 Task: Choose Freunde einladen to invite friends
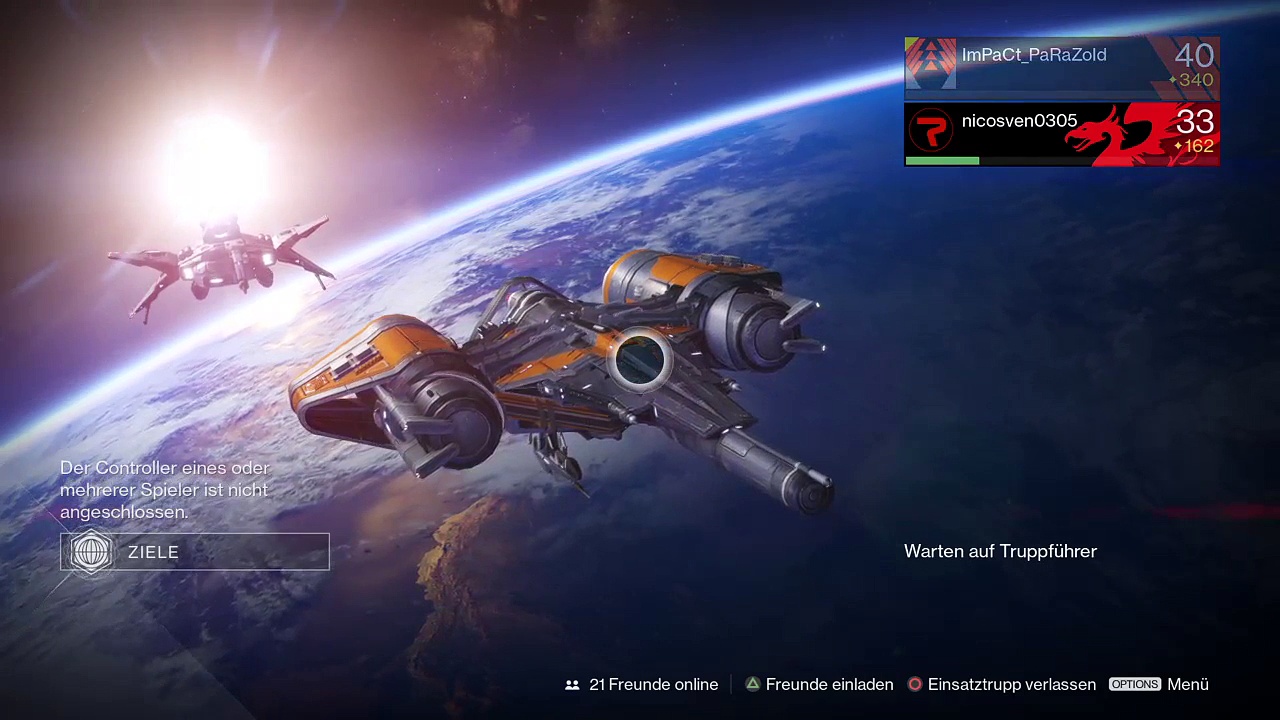click(x=818, y=685)
